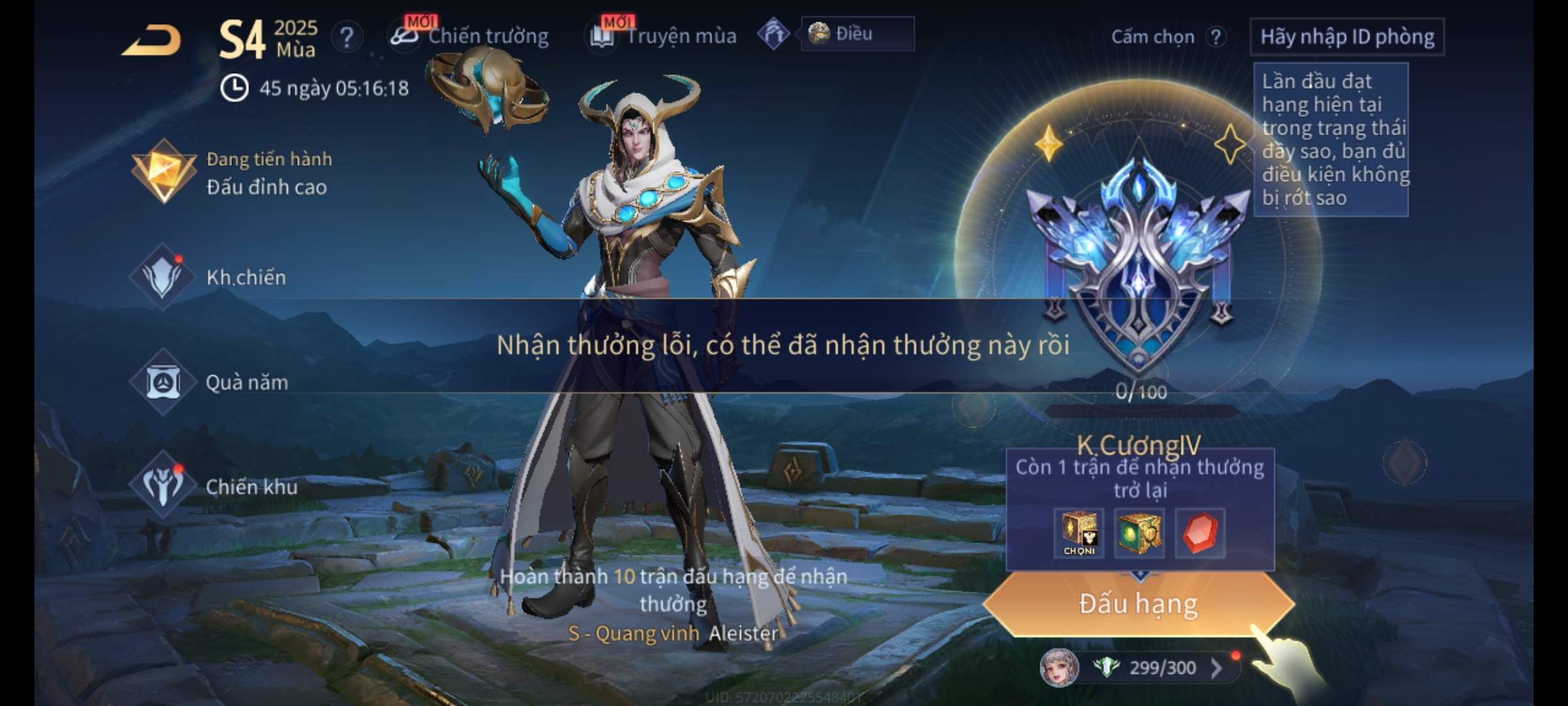The image size is (1568, 706).
Task: Select the green gem chest reward
Action: [1139, 533]
